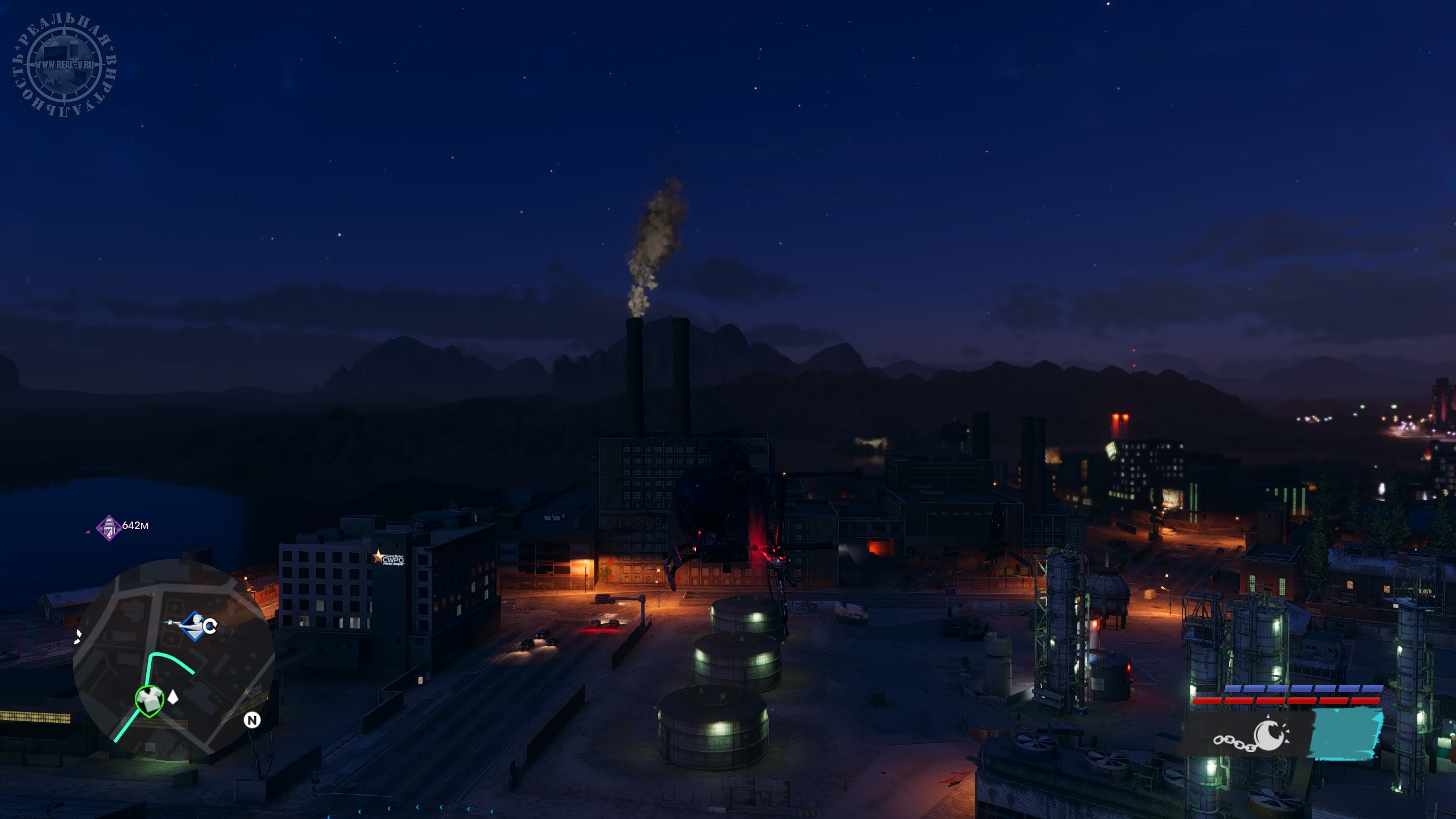Screen dimensions: 1456x819
Task: Click the teal paint-splash panel
Action: 1346,733
